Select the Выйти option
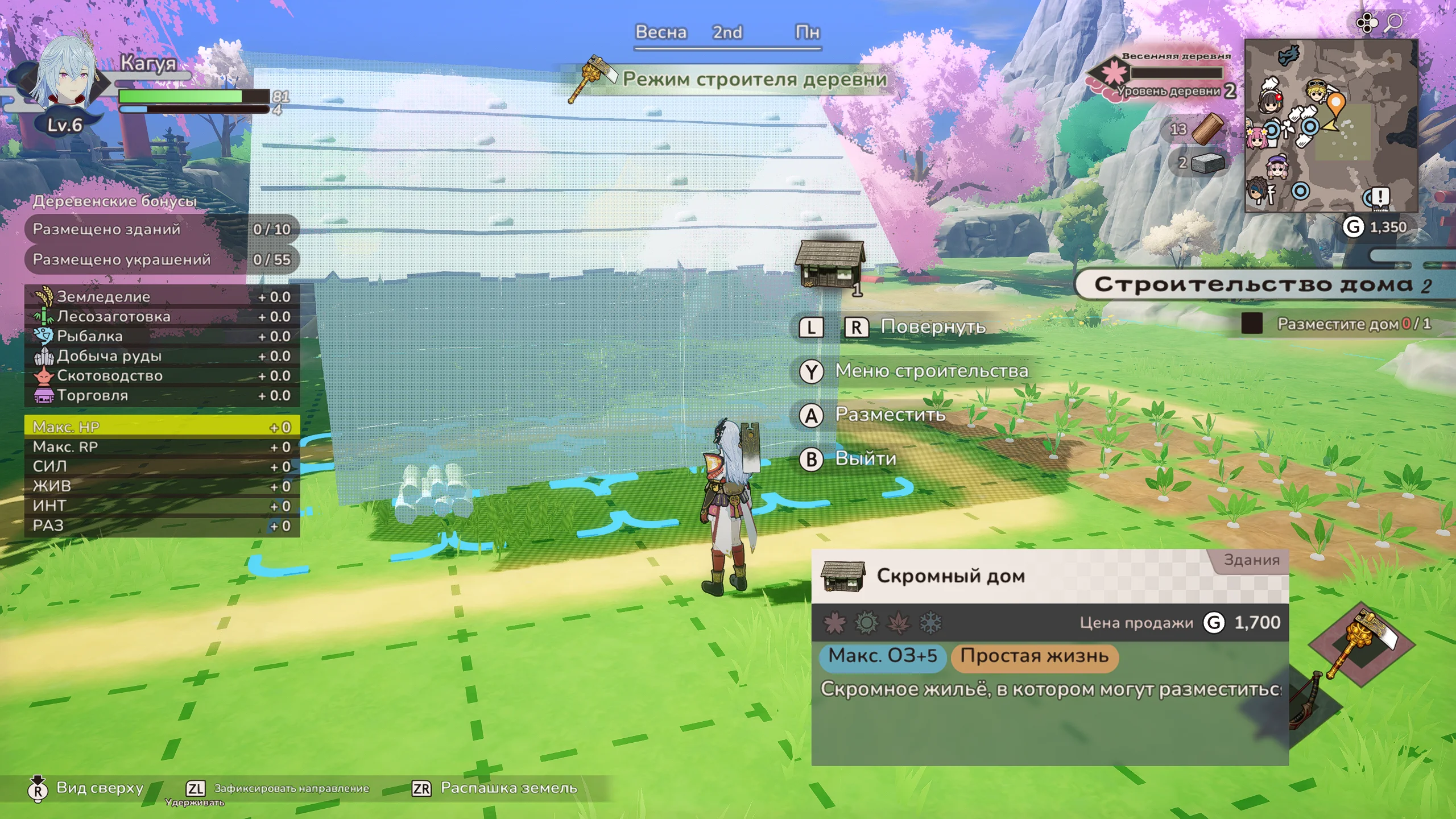This screenshot has height=819, width=1456. coord(864,458)
